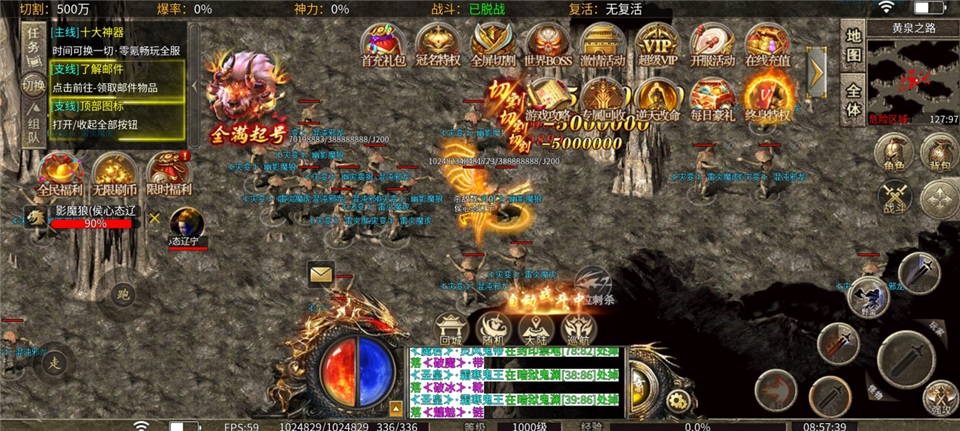Open the 首充礼包 first-recharge gift pack
The height and width of the screenshot is (431, 960).
[x=382, y=45]
